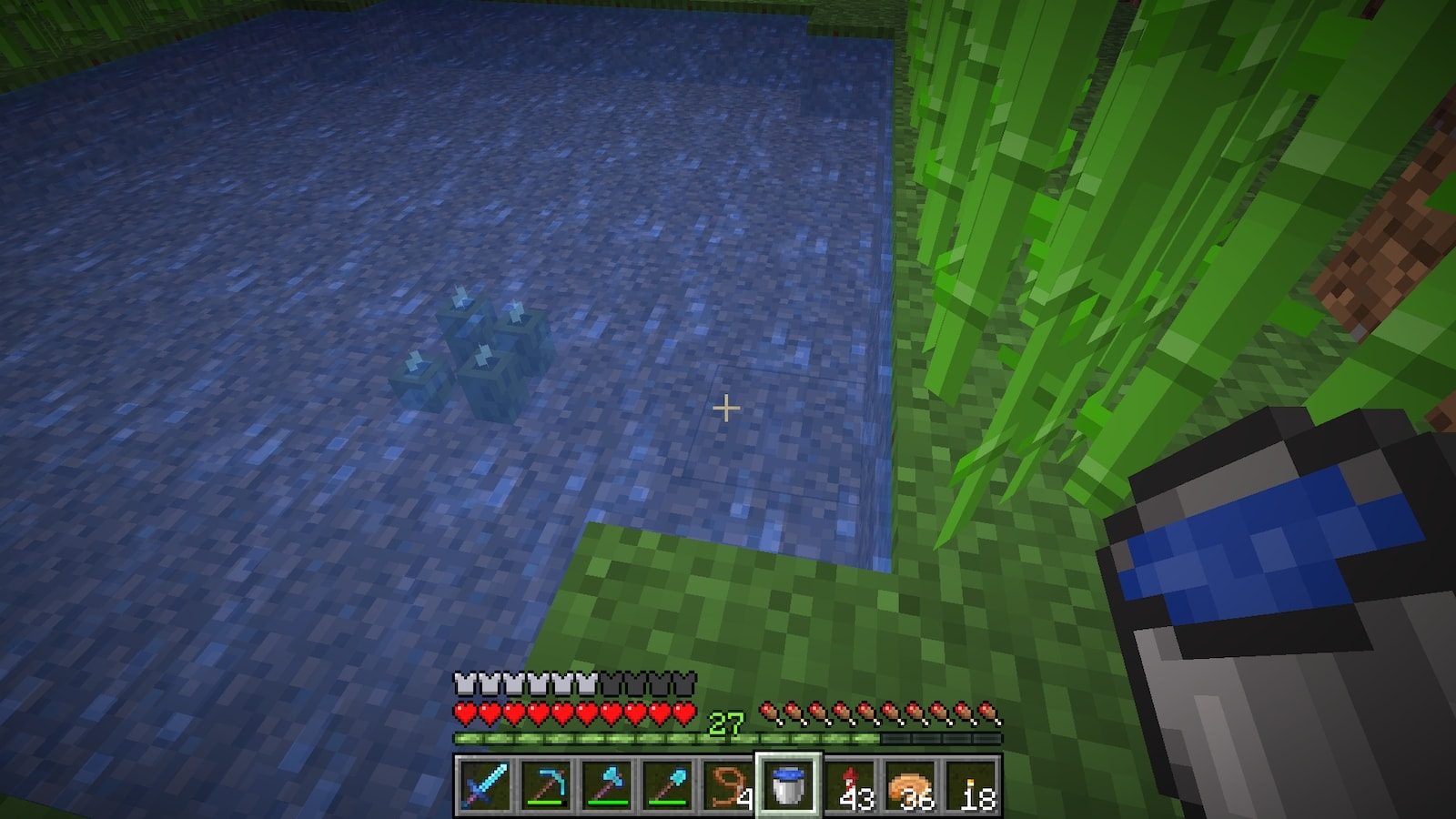This screenshot has height=819, width=1456.
Task: Select the diamond sword hotbar slot
Action: (x=484, y=785)
